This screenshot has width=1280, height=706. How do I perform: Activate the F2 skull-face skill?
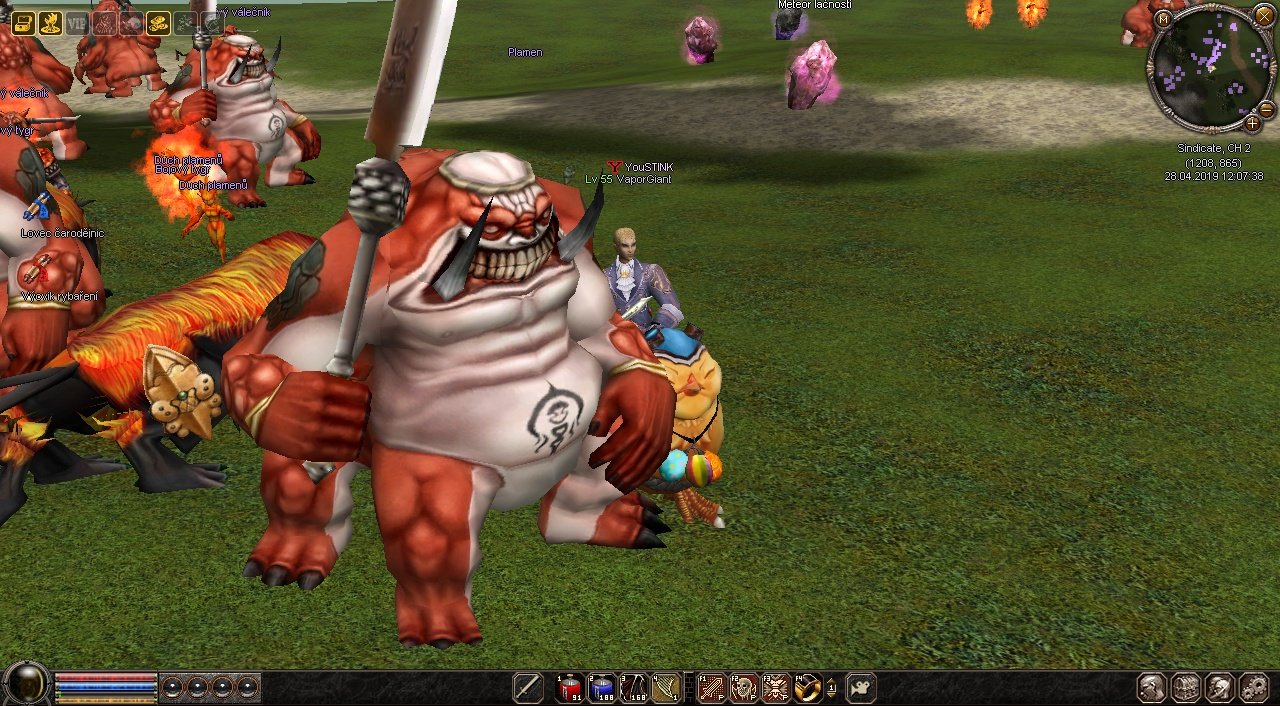tap(743, 688)
